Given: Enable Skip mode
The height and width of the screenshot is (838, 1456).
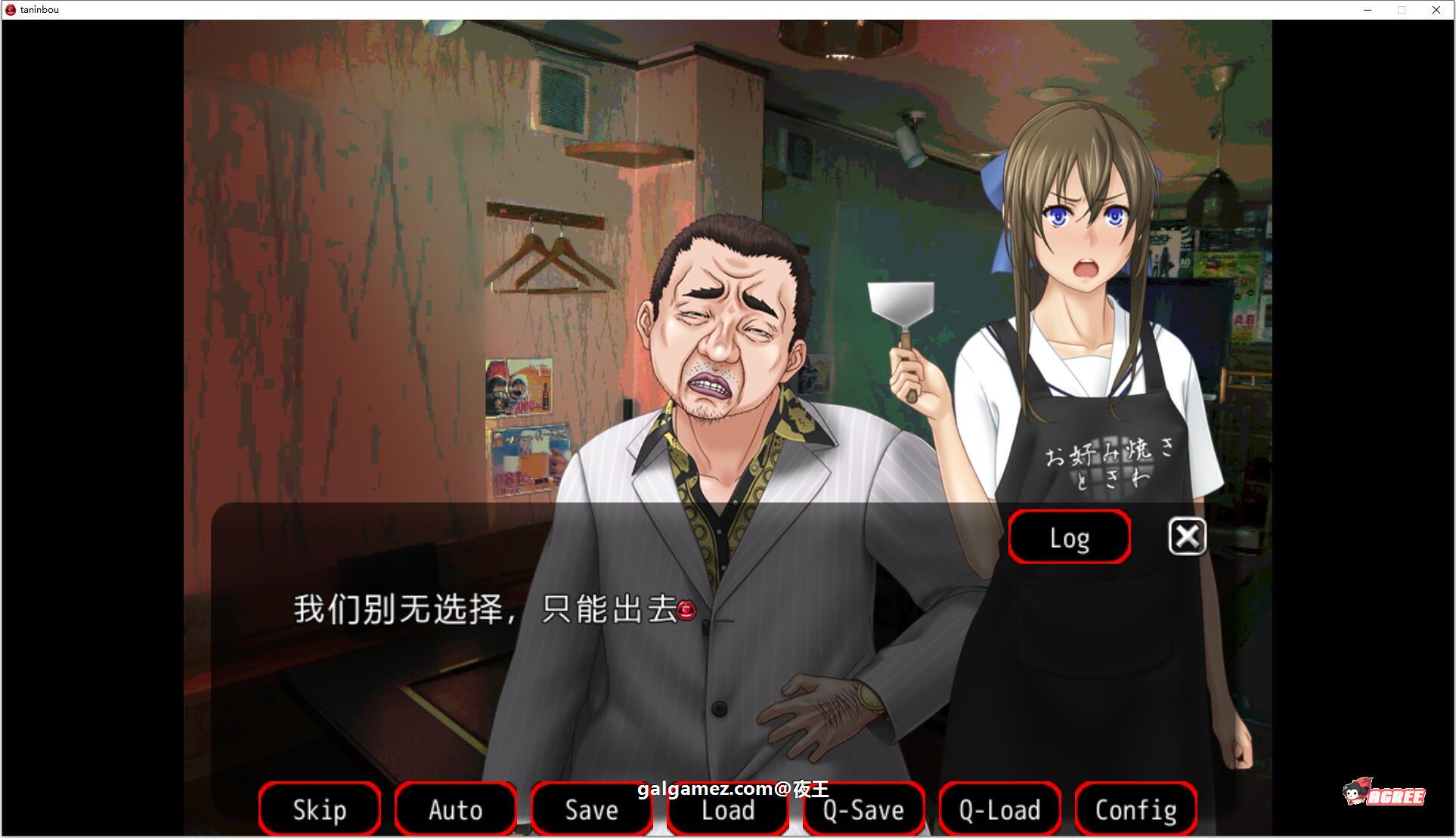Looking at the screenshot, I should click(319, 809).
